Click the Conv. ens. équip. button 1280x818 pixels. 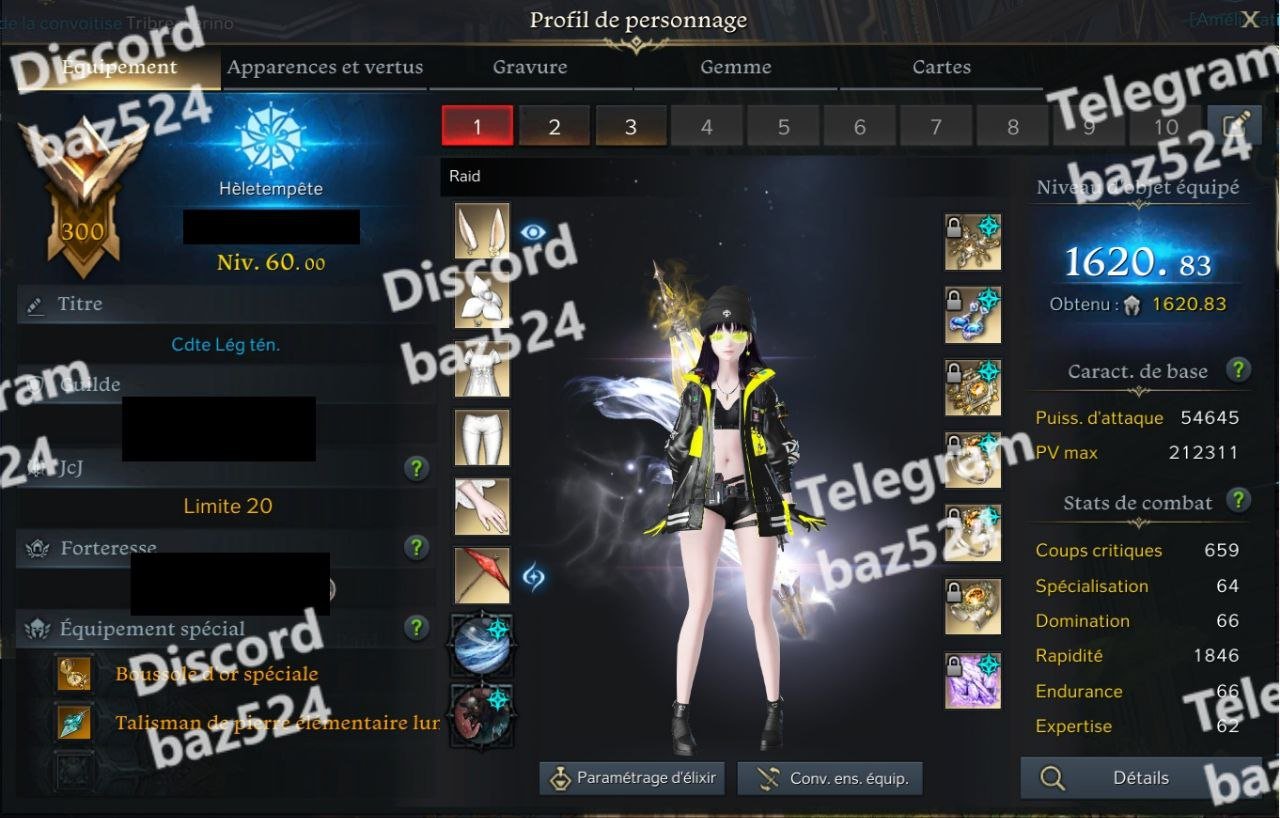tap(829, 778)
